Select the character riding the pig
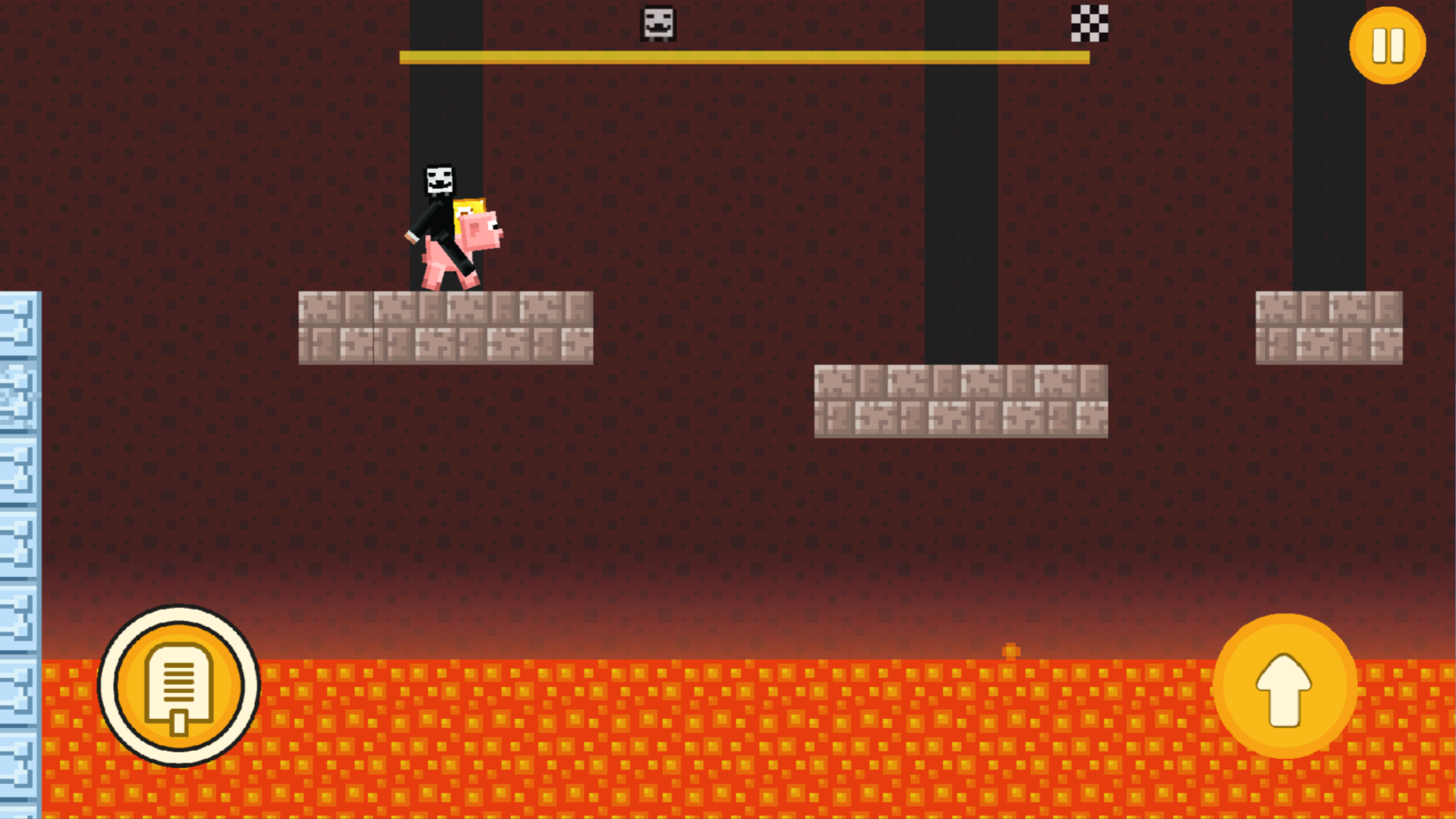Viewport: 1456px width, 819px height. coord(440,205)
